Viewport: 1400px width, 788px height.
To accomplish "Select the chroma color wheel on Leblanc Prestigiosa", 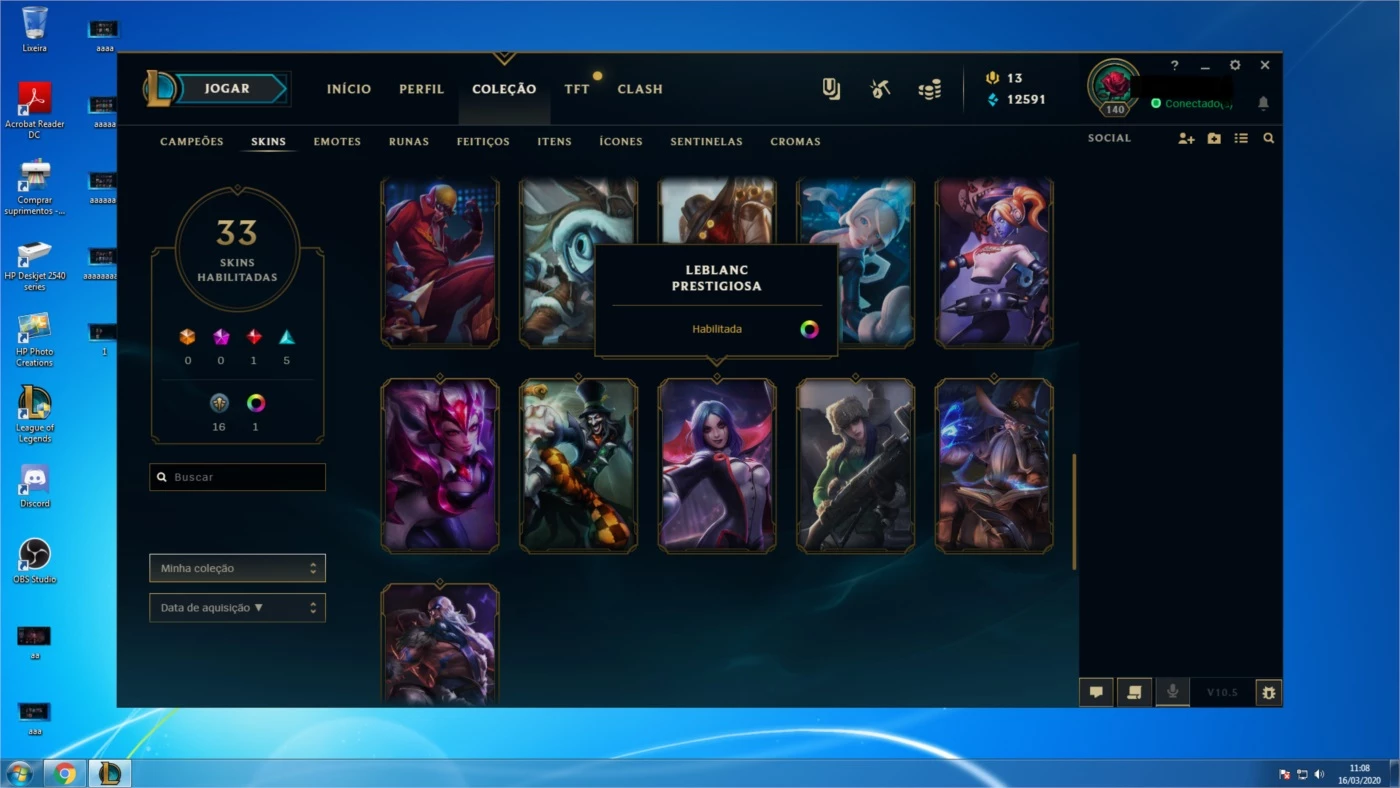I will point(808,328).
